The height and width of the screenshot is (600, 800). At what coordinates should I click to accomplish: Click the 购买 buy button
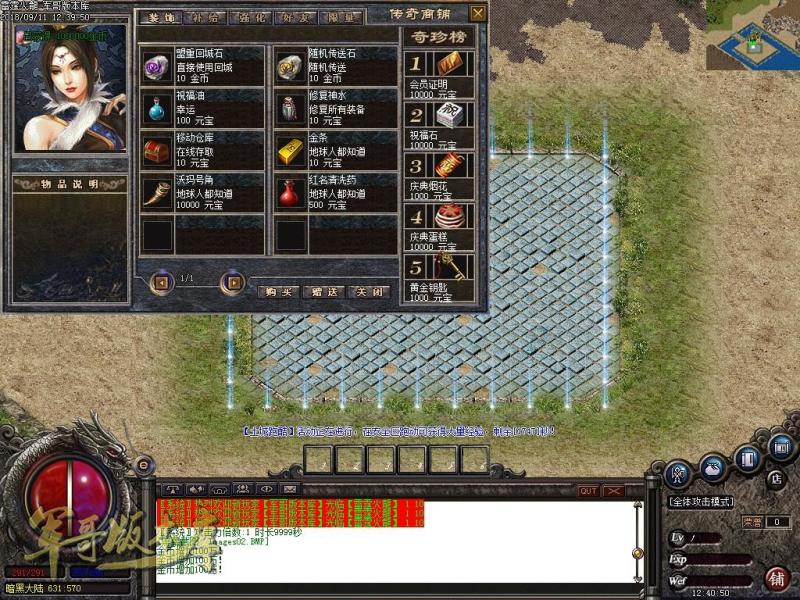(x=280, y=291)
